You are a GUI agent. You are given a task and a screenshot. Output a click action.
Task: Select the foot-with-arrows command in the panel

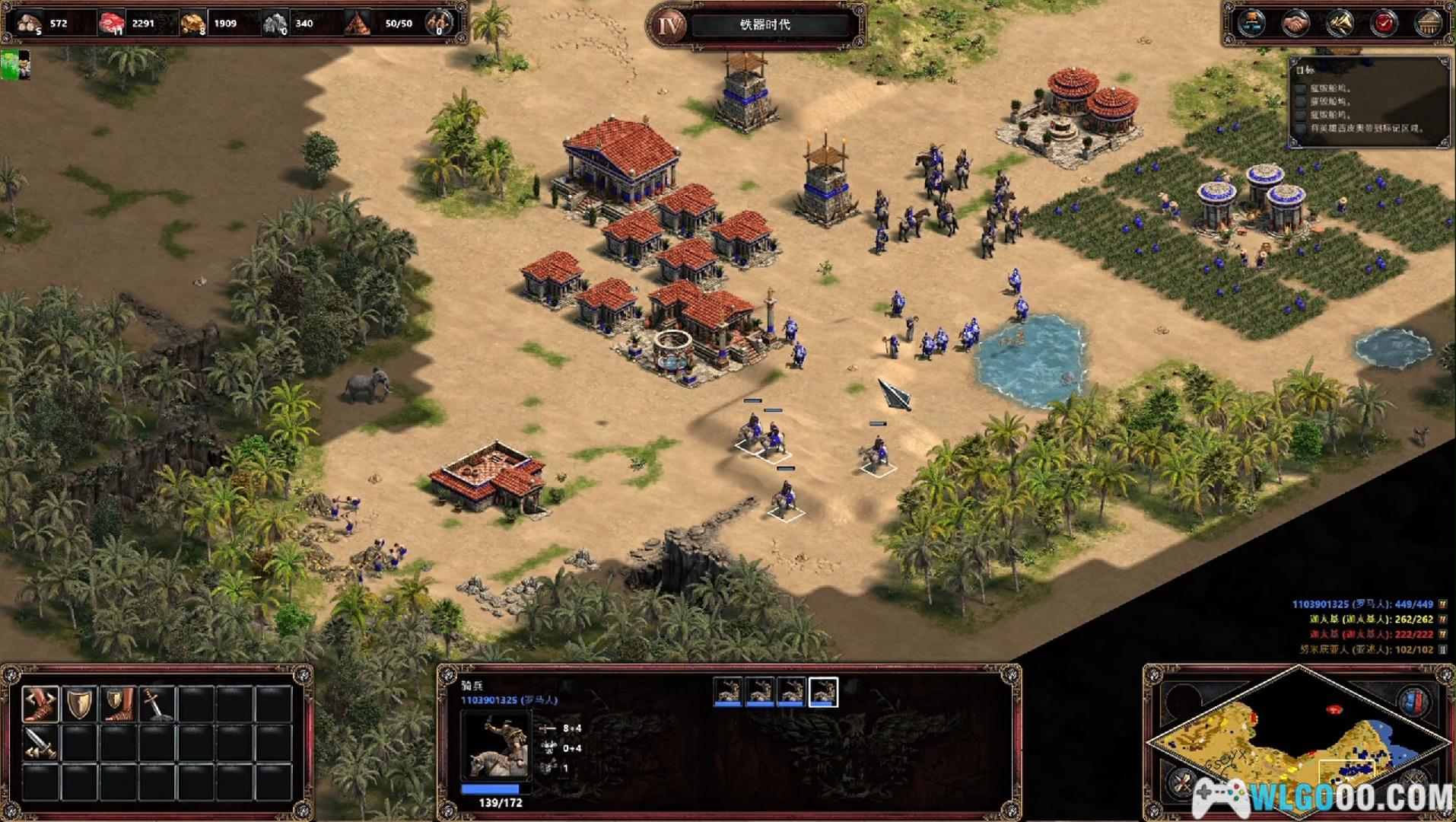(40, 703)
